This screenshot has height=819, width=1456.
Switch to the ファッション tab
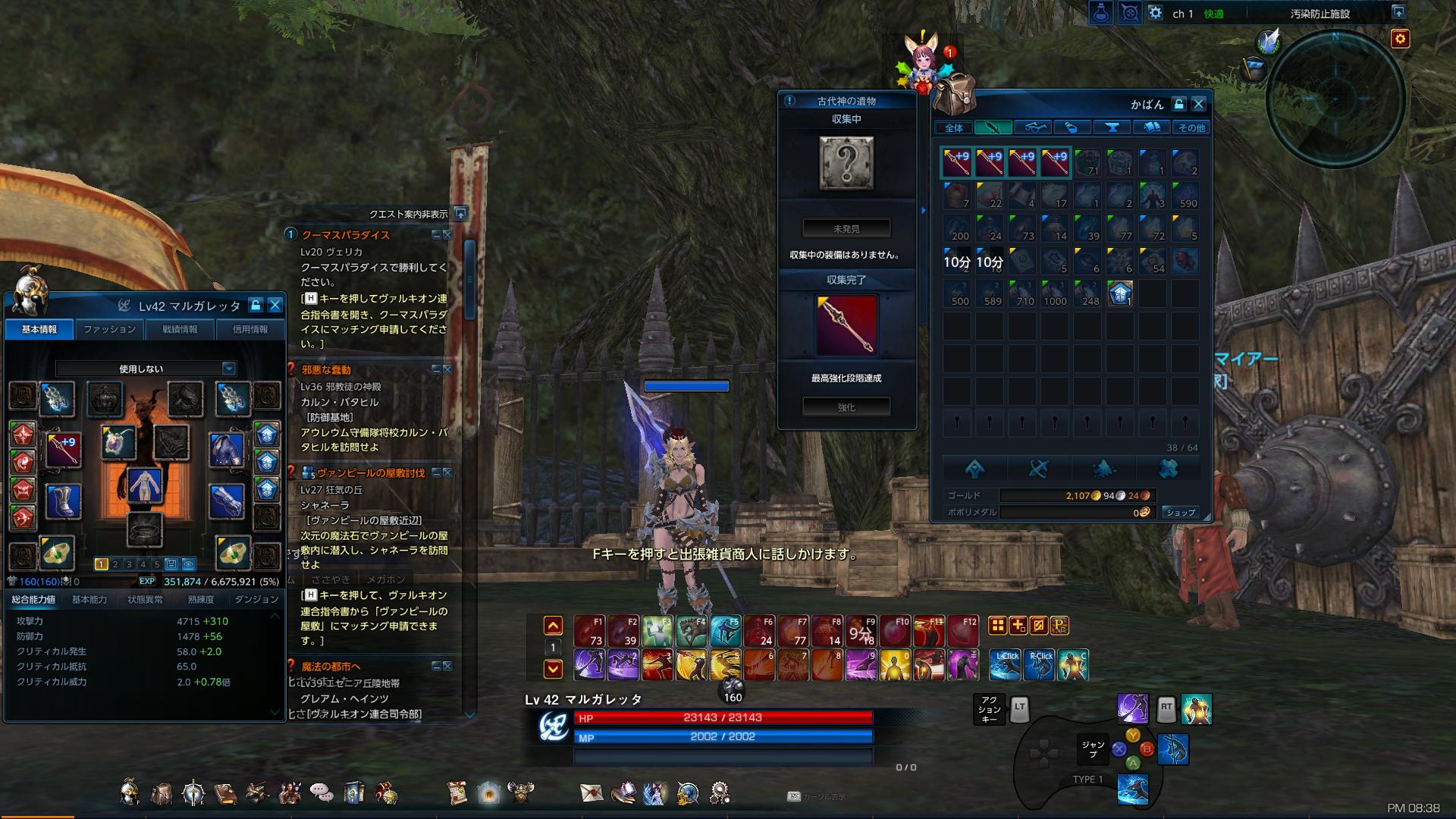point(108,329)
